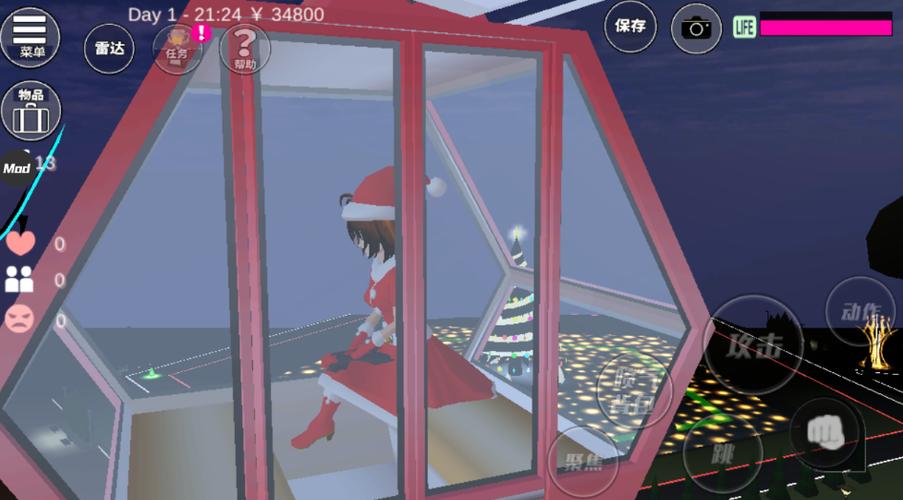This screenshot has height=500, width=903.
Task: Hit the 跳 jump button
Action: click(722, 451)
